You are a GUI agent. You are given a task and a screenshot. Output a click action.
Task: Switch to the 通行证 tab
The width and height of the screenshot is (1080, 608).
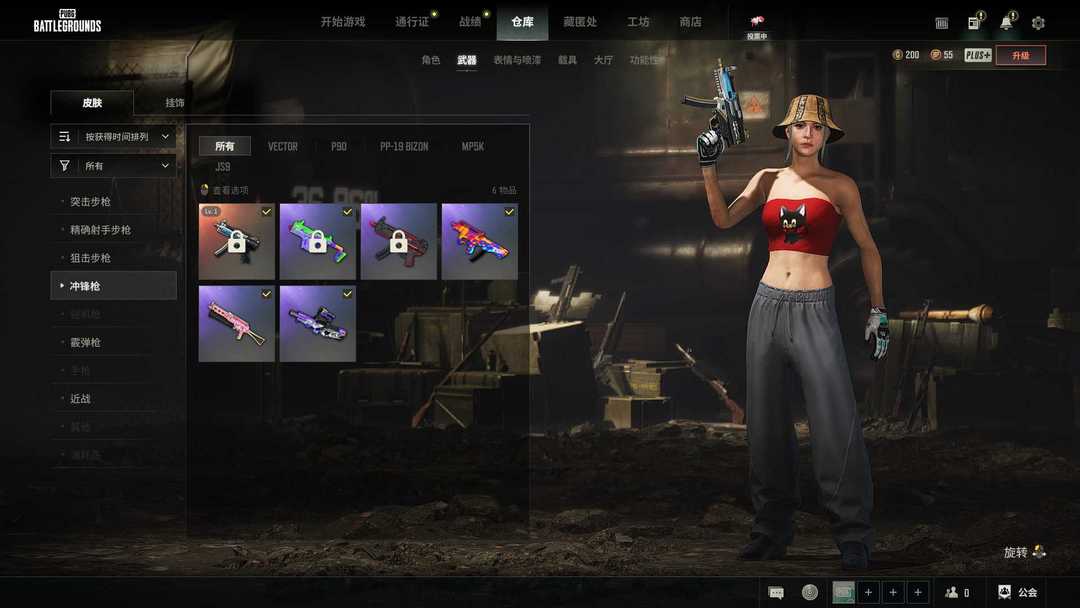click(411, 21)
